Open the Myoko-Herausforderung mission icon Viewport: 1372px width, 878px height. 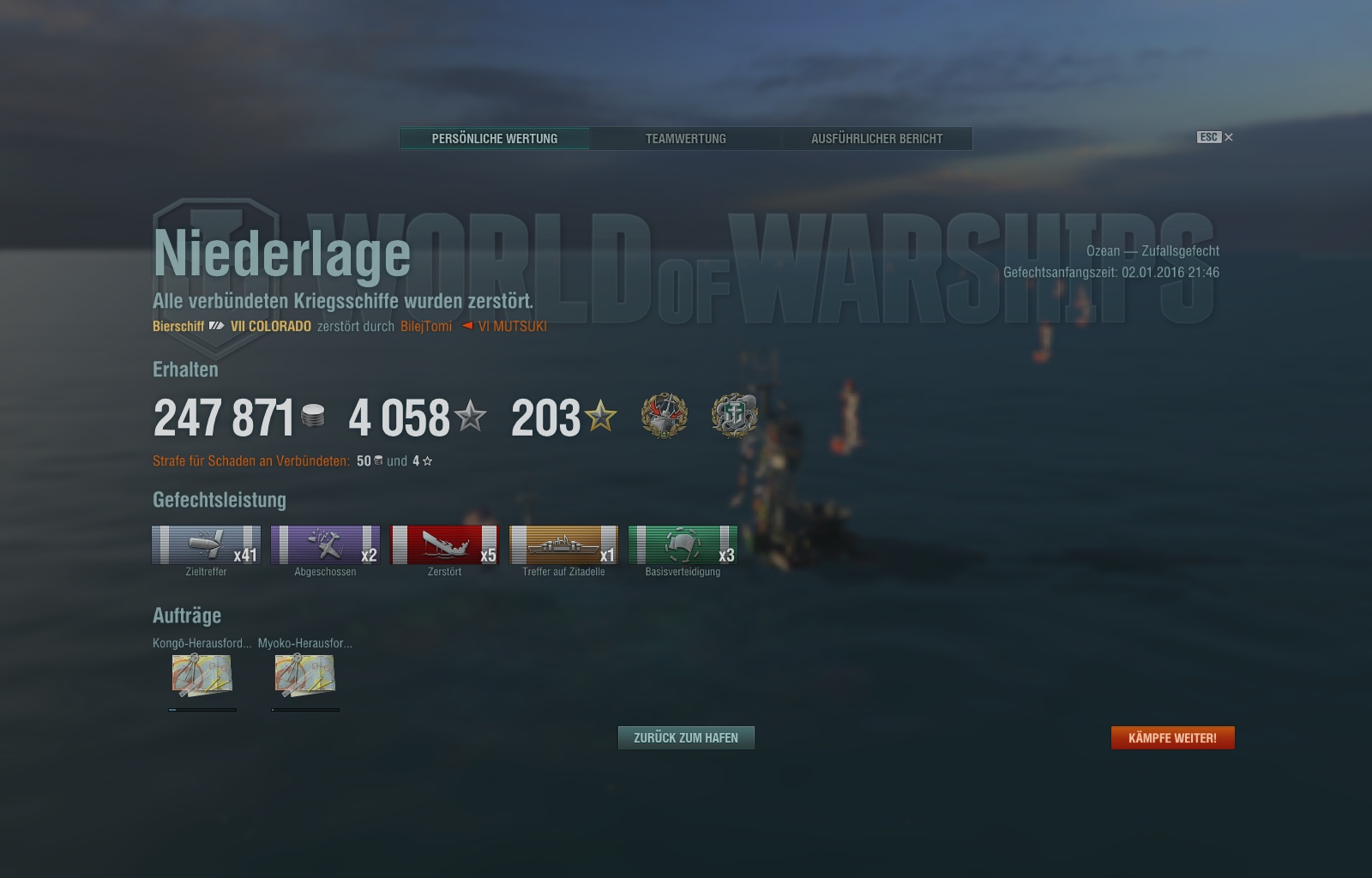[305, 675]
